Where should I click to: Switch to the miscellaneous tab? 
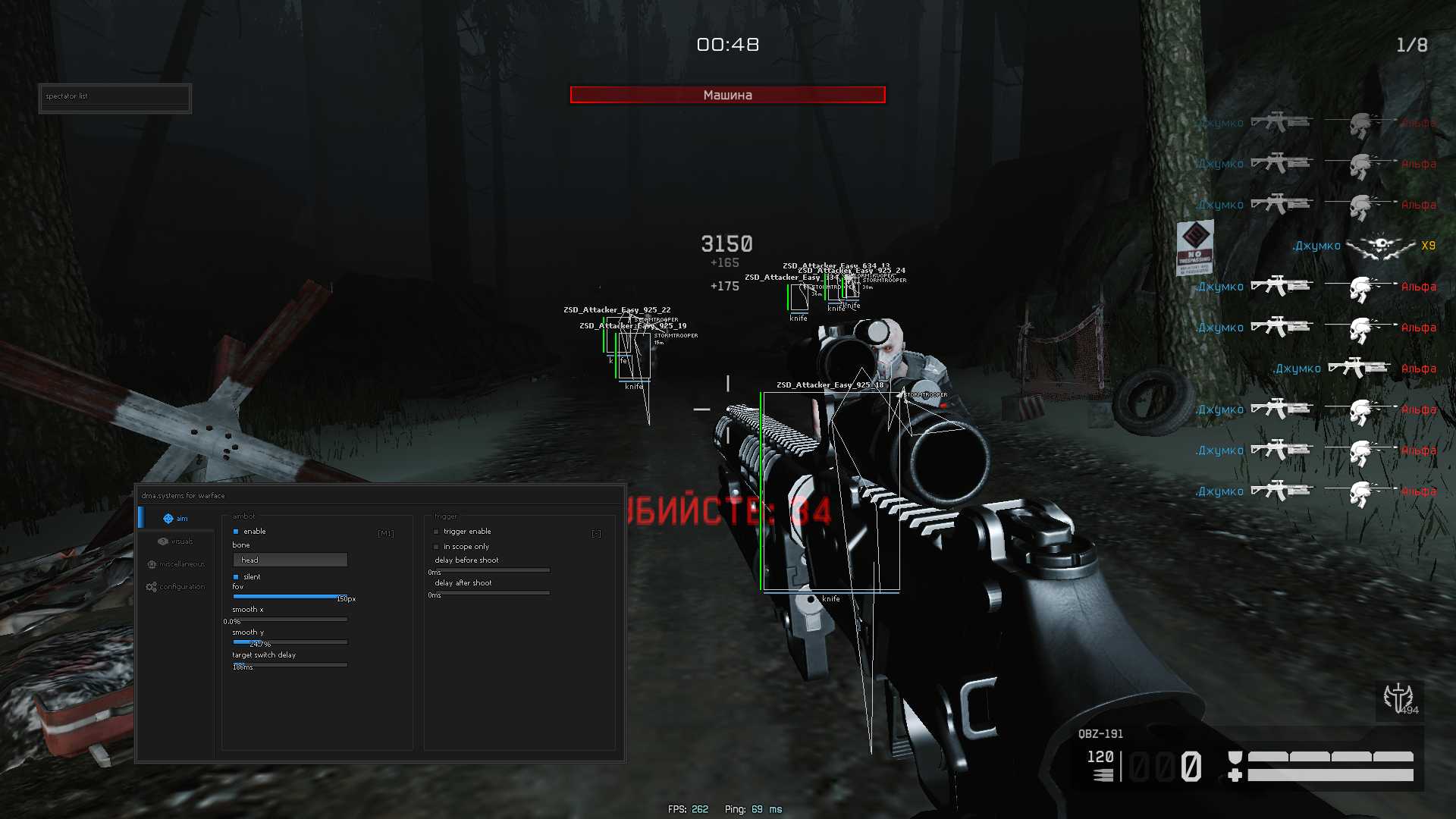pos(181,563)
